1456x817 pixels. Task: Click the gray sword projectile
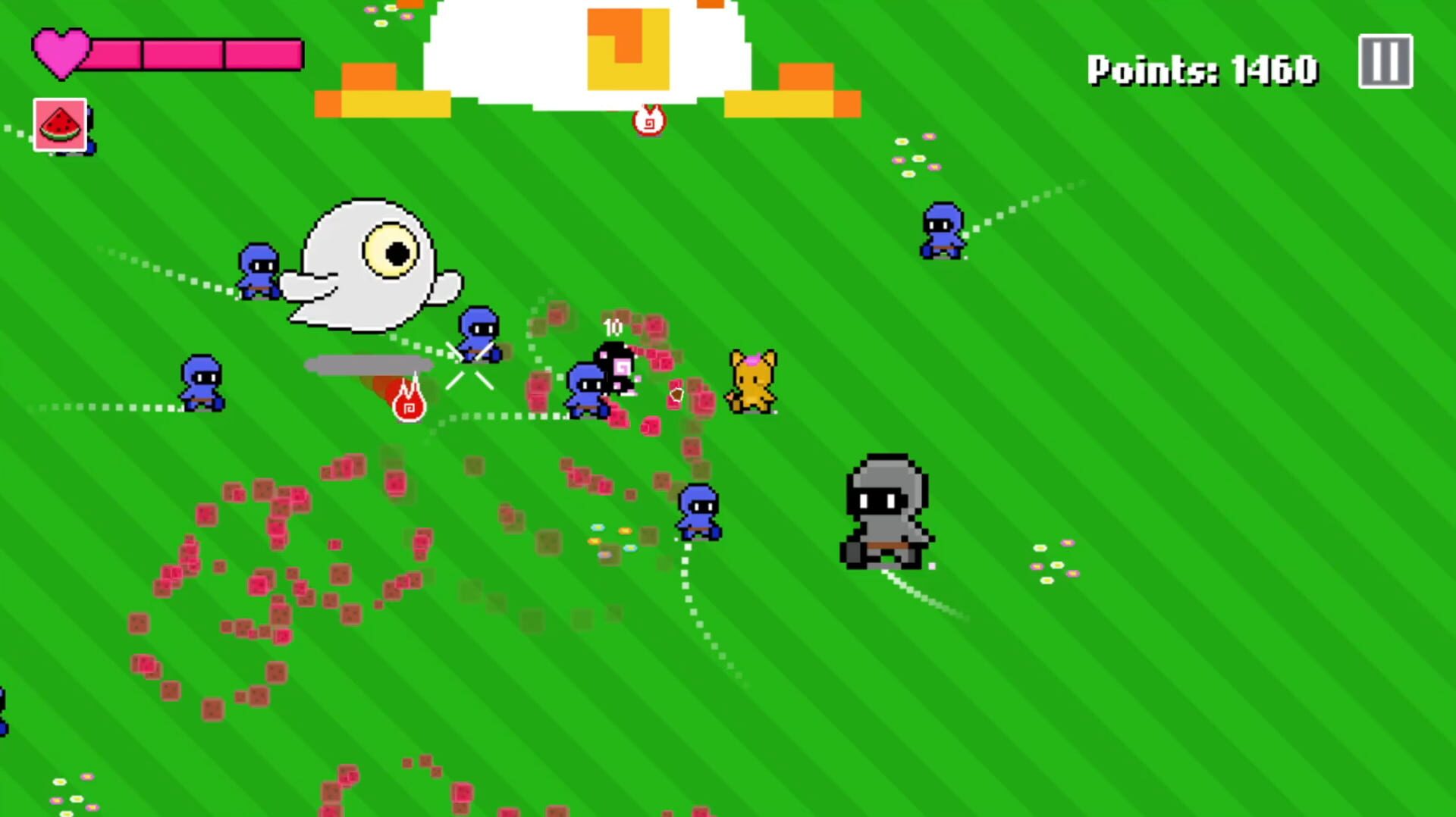(368, 365)
